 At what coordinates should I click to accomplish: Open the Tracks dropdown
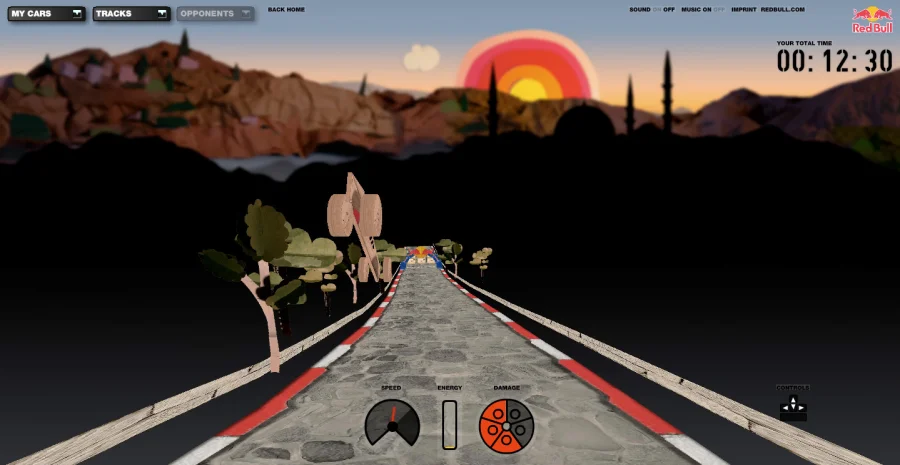coord(132,14)
